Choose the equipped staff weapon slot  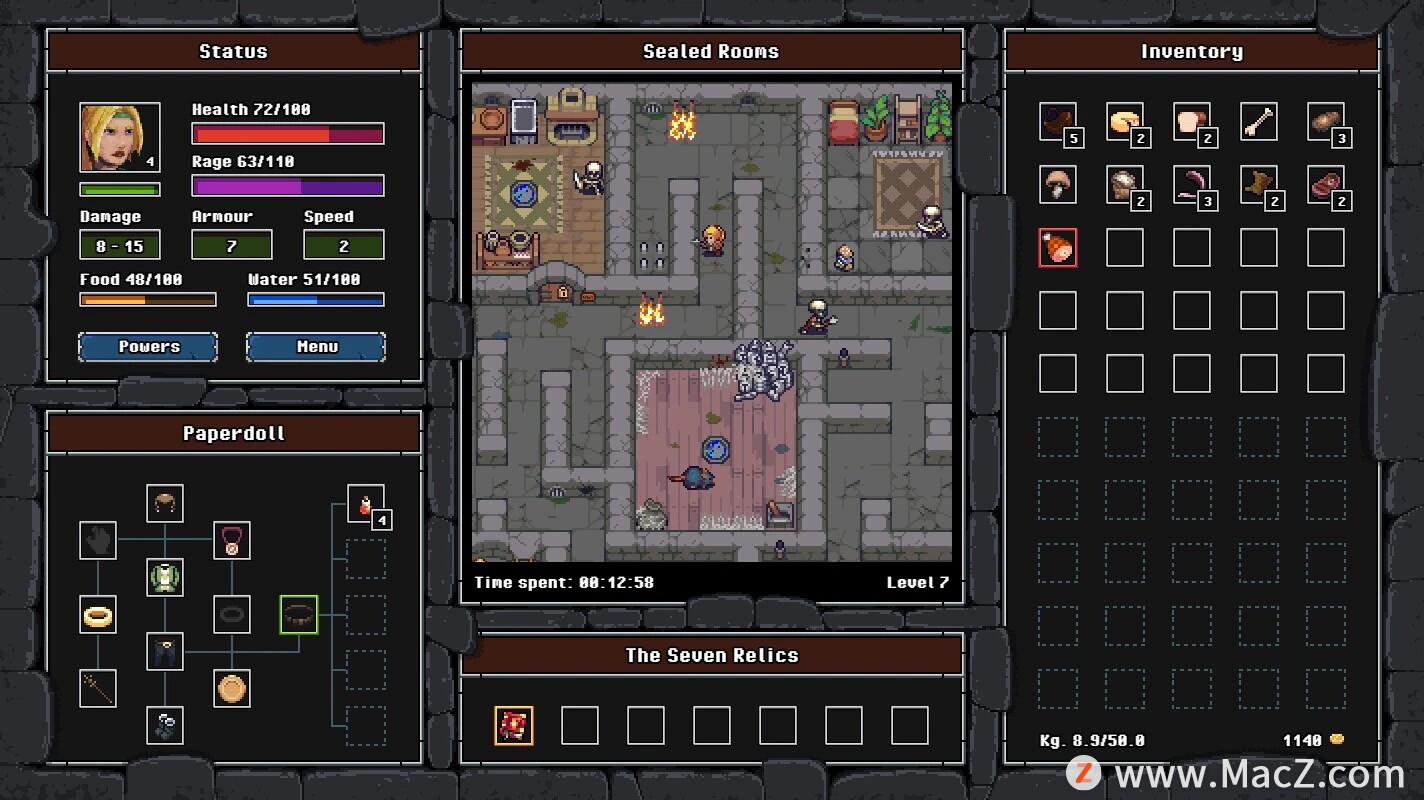click(98, 688)
